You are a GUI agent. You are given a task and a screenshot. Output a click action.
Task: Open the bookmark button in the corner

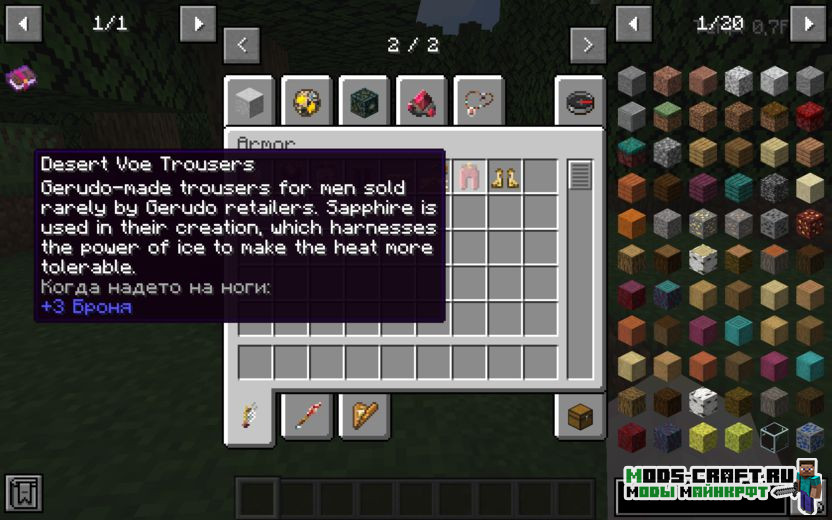[x=23, y=493]
